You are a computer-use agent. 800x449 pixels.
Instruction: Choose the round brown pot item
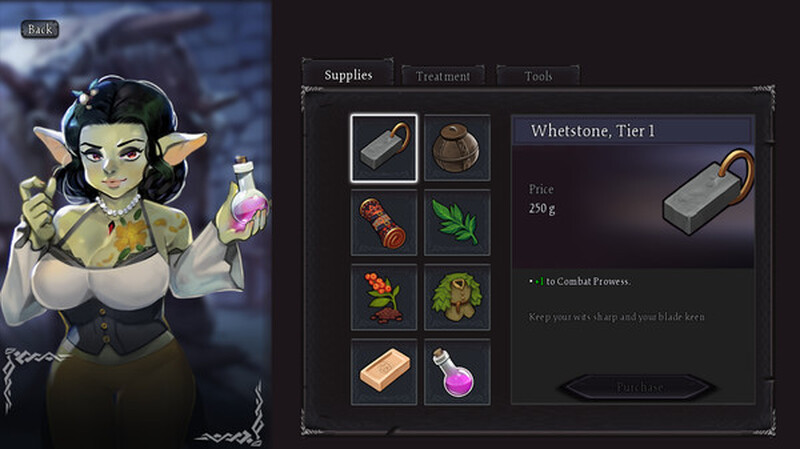pos(457,148)
